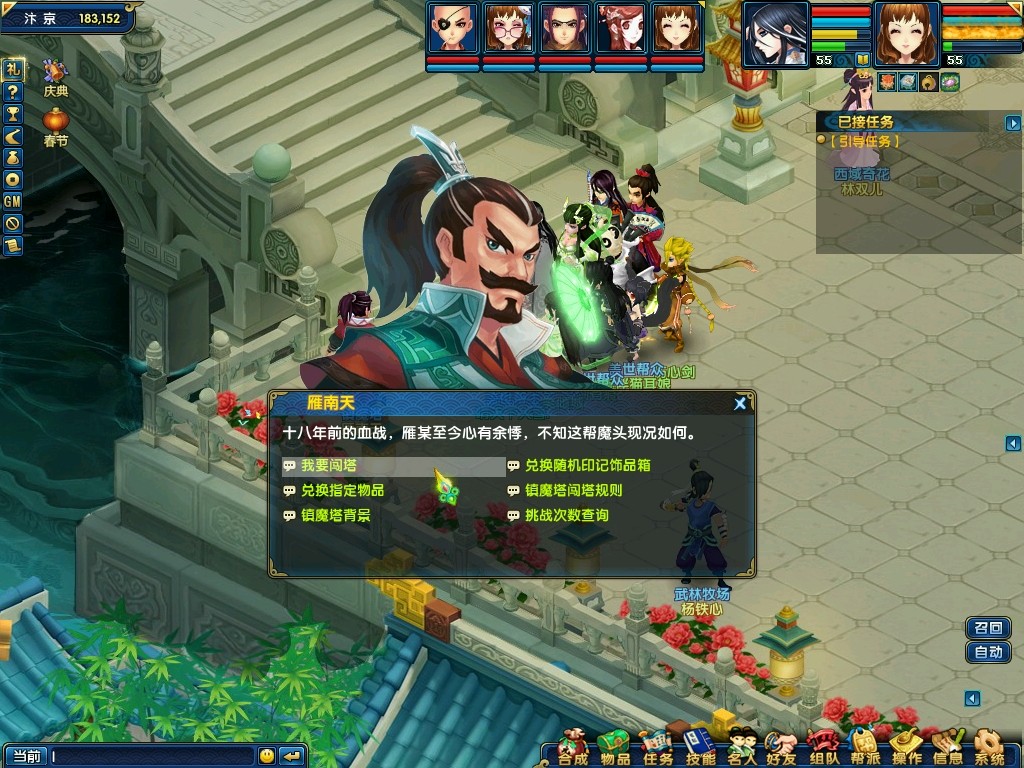Open the 帮派 guild menu
The width and height of the screenshot is (1024, 768).
864,747
